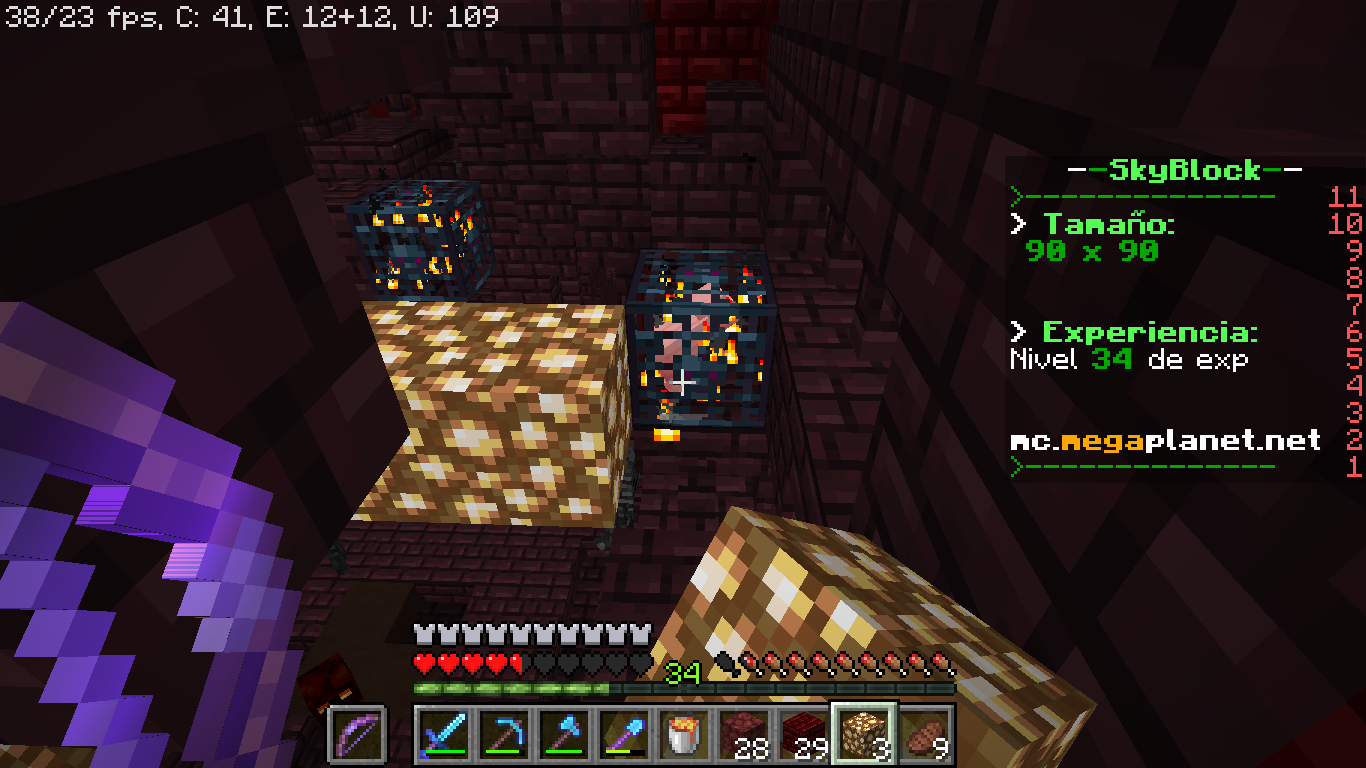
Task: Pick the diamond shovel hotbar slot
Action: [x=624, y=734]
